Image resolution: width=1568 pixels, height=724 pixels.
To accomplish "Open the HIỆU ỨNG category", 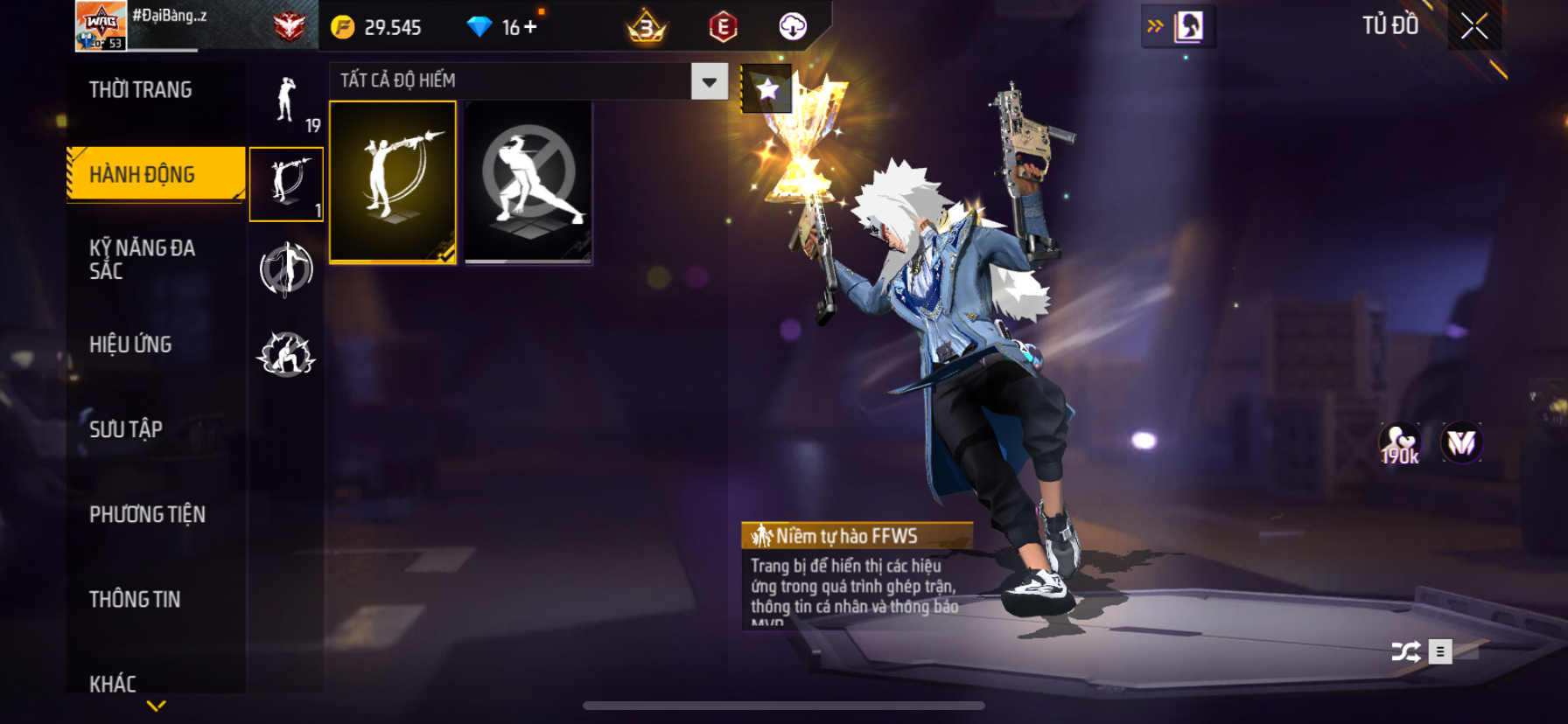I will 130,345.
